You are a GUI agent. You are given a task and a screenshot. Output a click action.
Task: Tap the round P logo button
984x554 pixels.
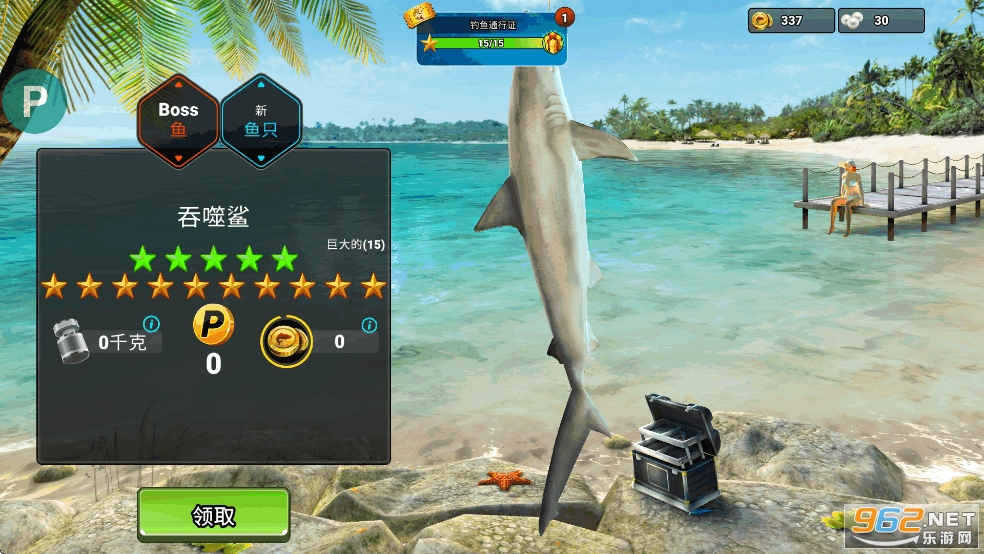(x=34, y=100)
